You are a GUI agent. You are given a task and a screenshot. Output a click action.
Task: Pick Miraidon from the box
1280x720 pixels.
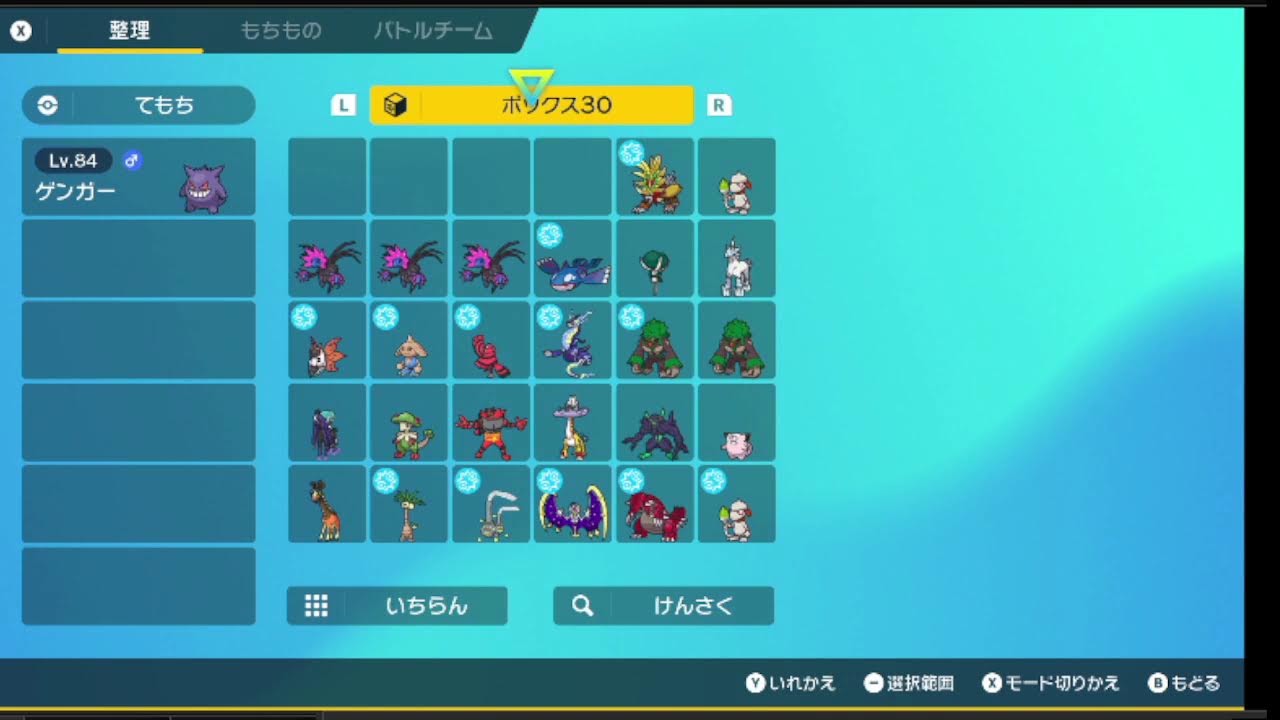[x=572, y=341]
